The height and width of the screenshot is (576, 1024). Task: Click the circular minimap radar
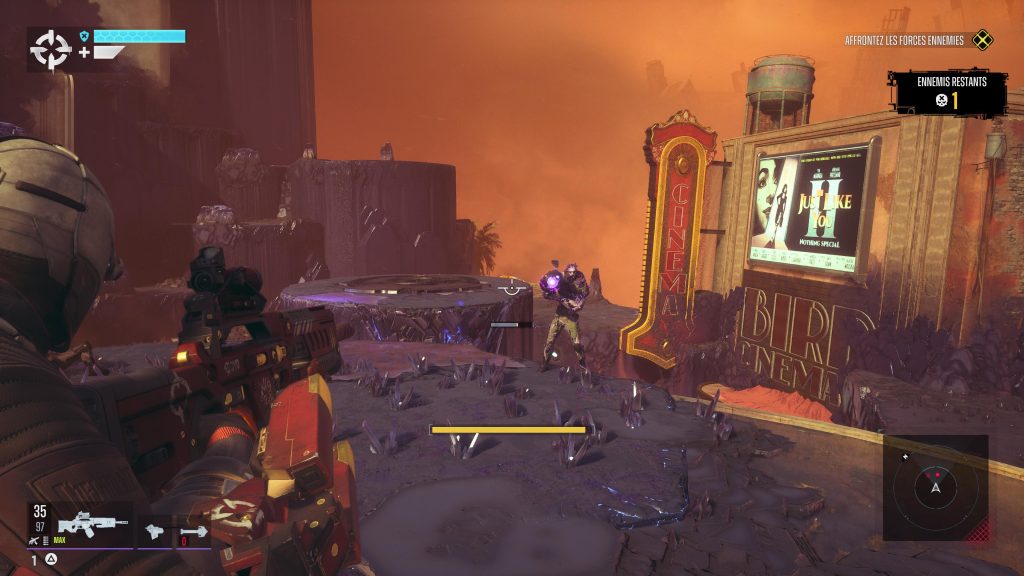pyautogui.click(x=935, y=487)
